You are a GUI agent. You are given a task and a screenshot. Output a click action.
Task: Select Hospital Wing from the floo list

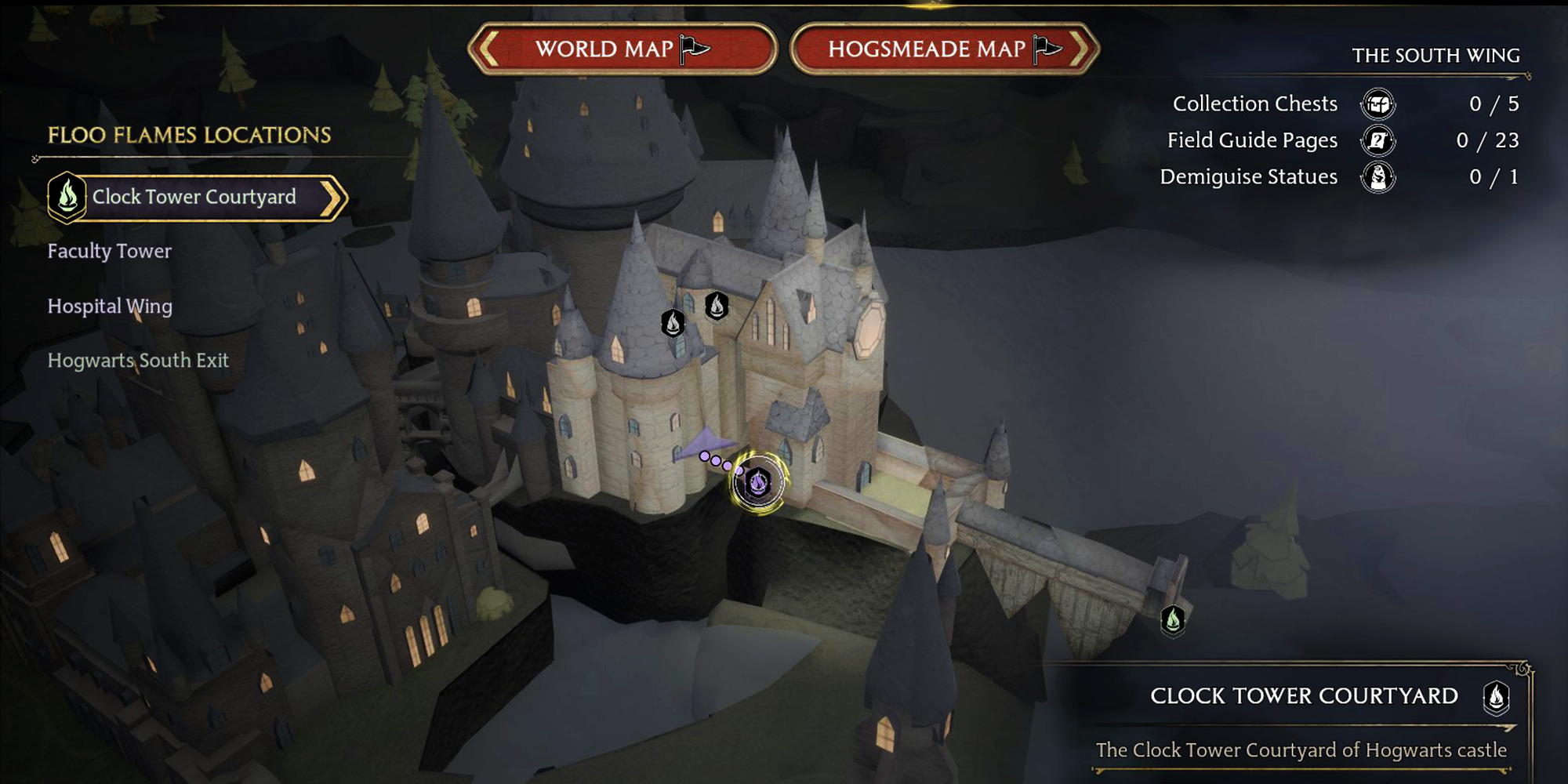click(x=110, y=307)
